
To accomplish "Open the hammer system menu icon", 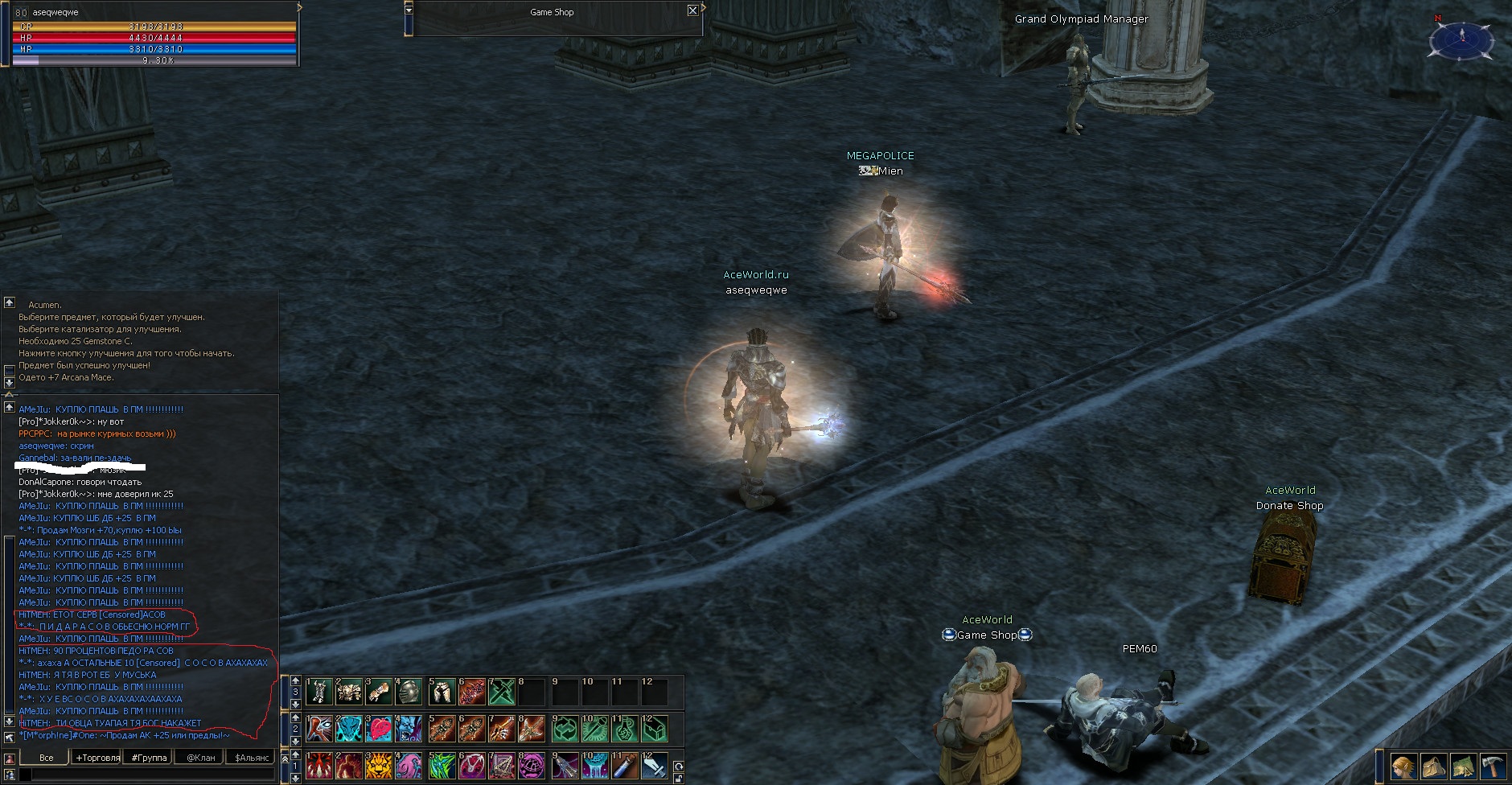I will [x=1493, y=767].
